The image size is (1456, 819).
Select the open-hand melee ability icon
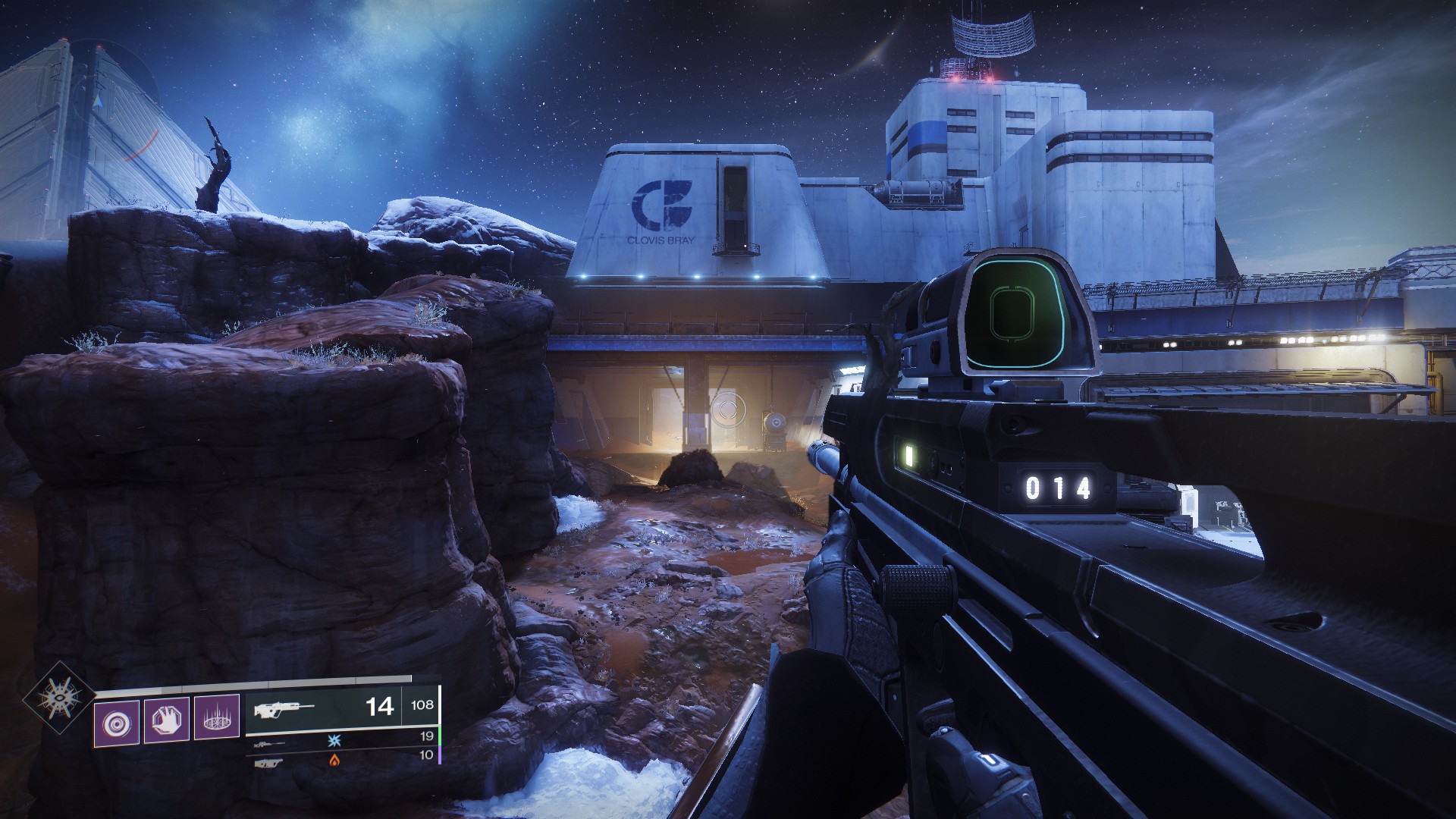(166, 718)
